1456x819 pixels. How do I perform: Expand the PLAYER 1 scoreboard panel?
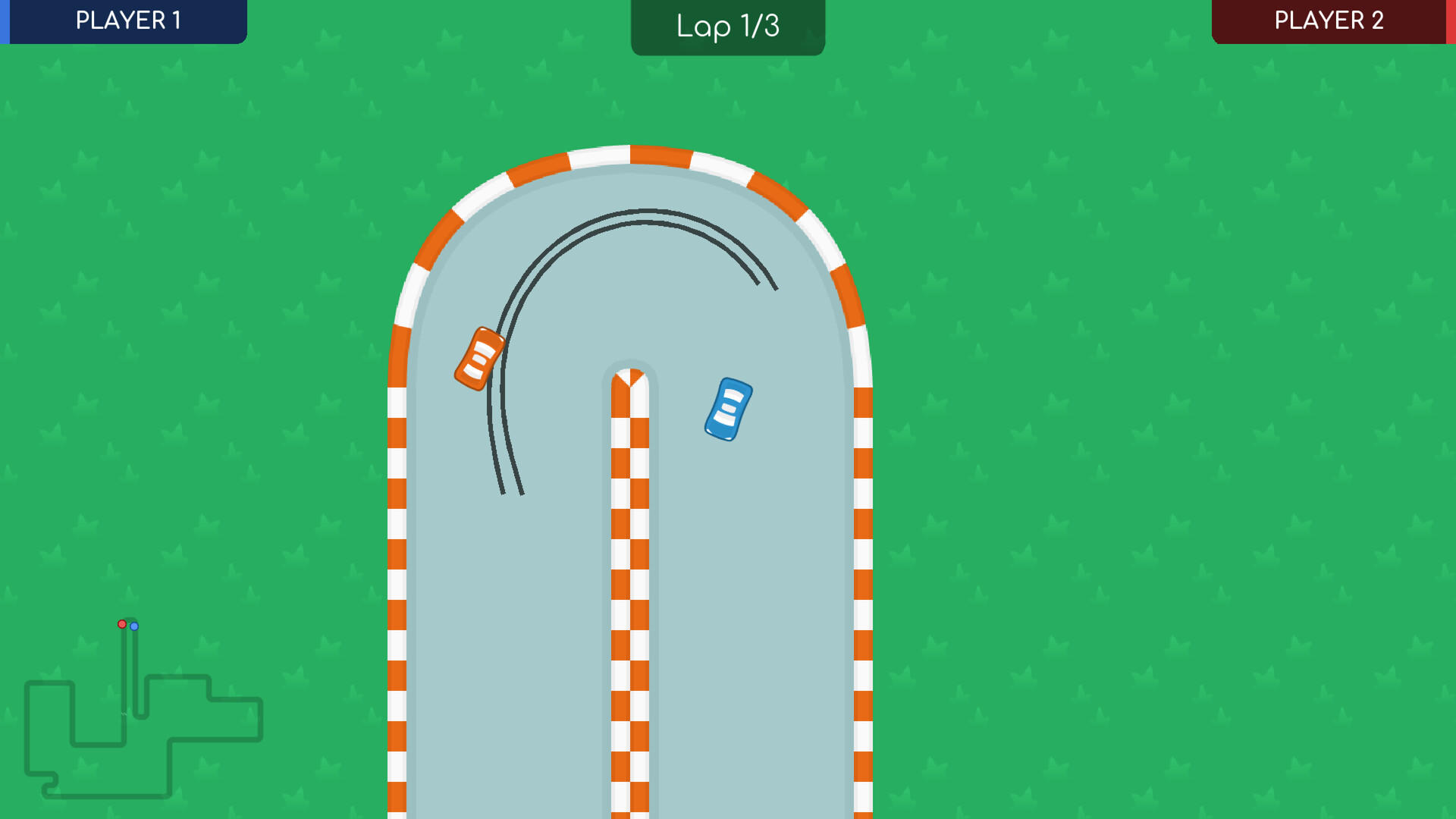click(124, 21)
